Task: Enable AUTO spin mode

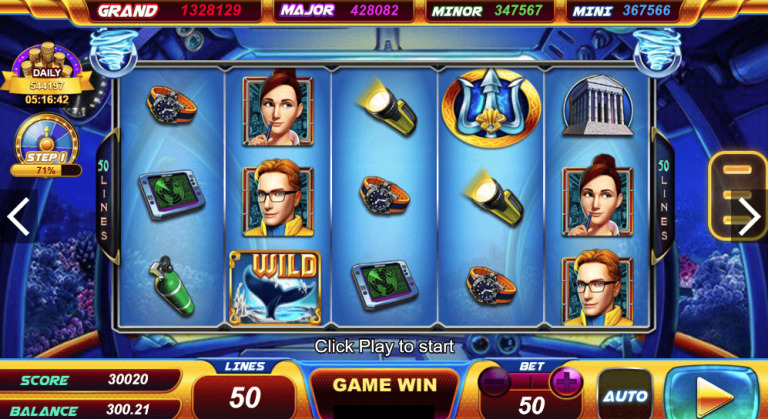Action: [x=625, y=396]
